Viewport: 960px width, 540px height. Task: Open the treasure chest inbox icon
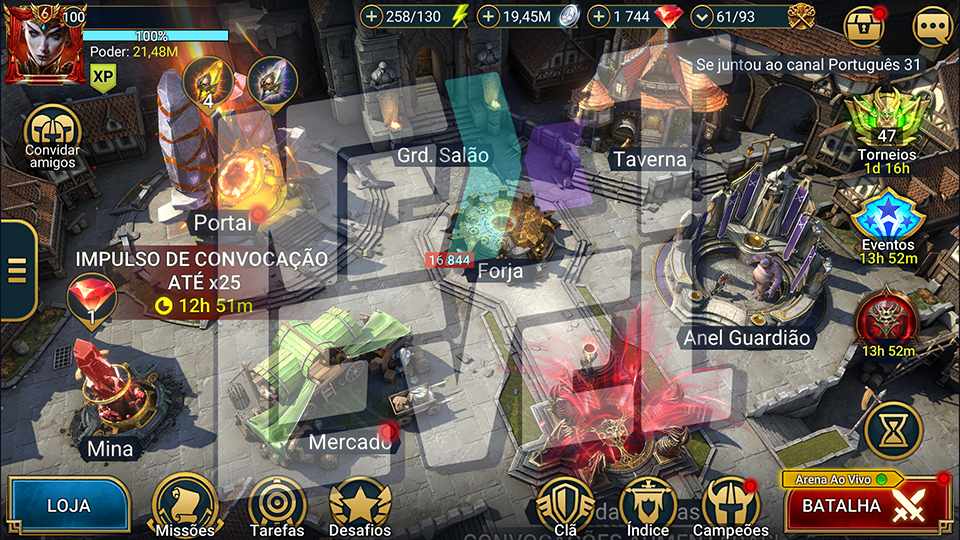[x=864, y=27]
